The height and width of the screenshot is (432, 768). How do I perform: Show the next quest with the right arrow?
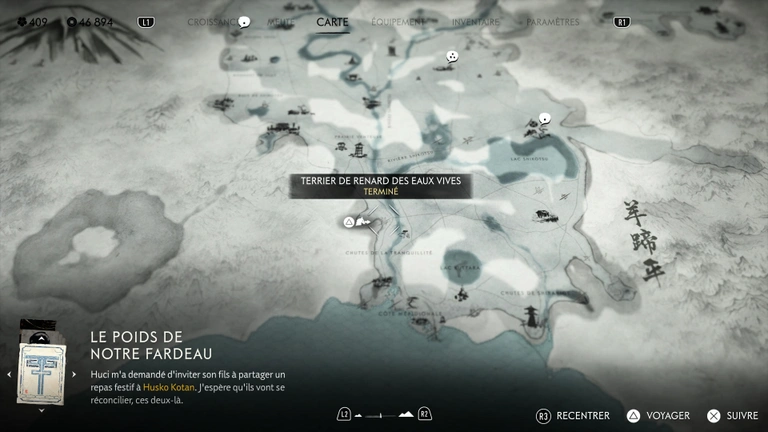tap(74, 374)
